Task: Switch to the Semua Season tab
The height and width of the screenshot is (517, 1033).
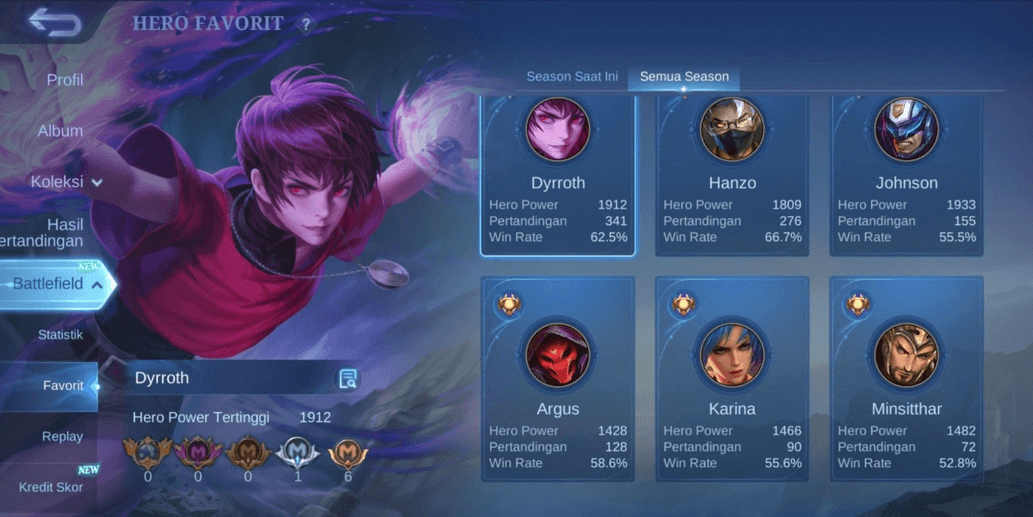Action: click(684, 77)
